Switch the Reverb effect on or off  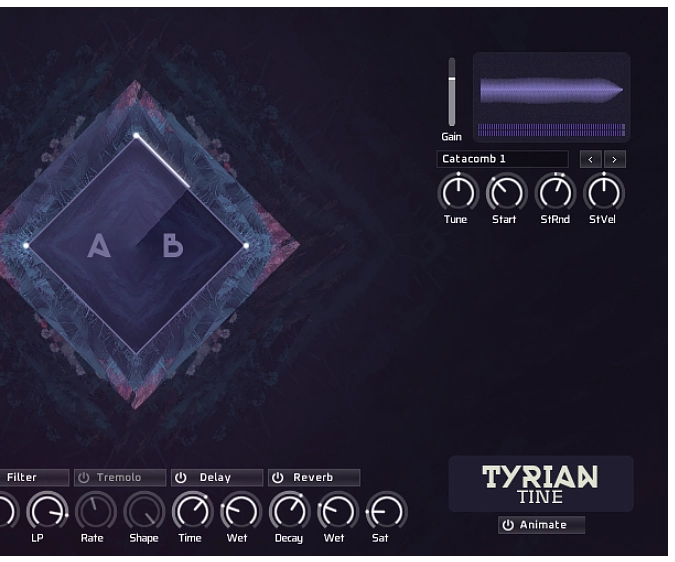[278, 478]
